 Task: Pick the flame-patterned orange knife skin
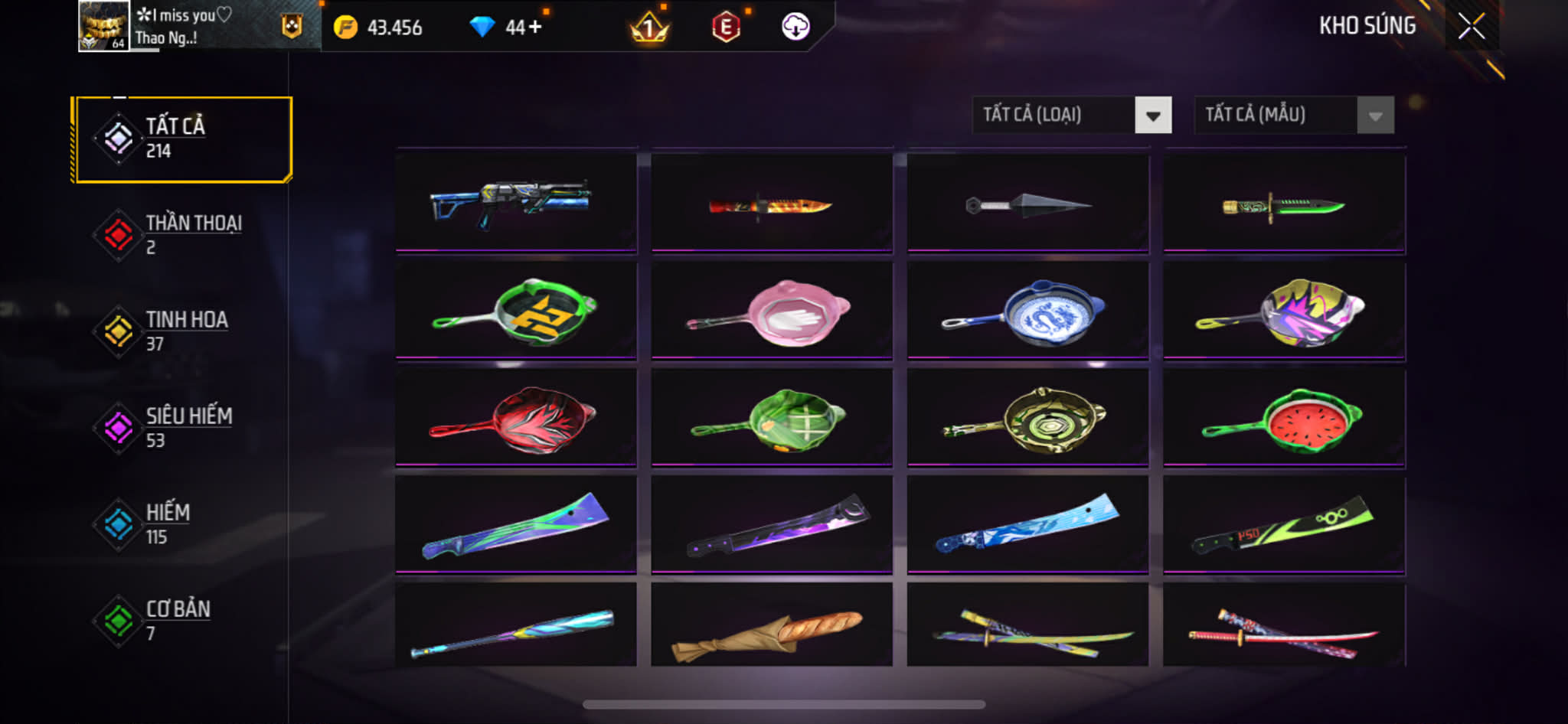tap(771, 204)
